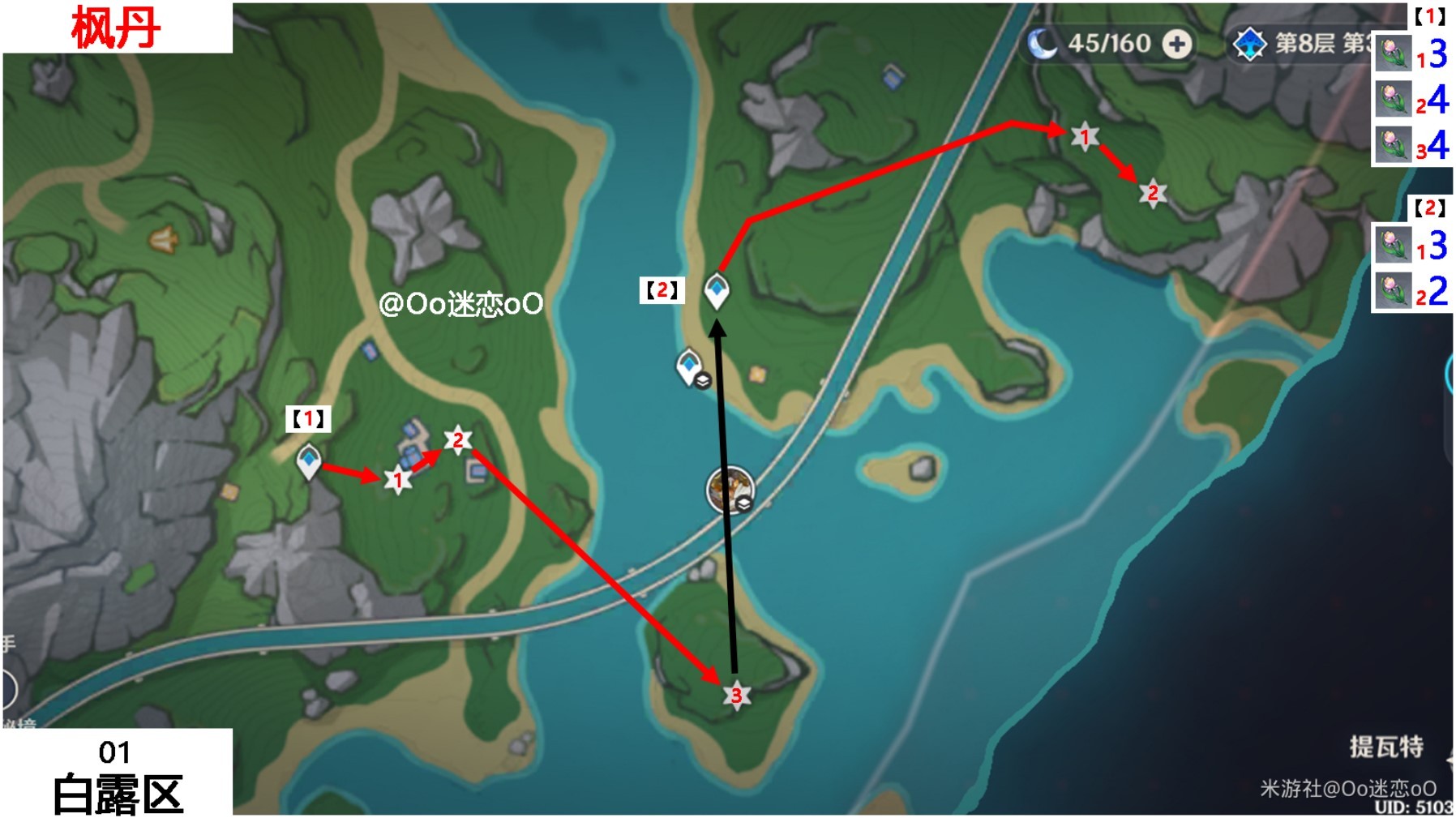This screenshot has height=818, width=1456.
Task: Add resin with the plus button
Action: (x=1177, y=44)
